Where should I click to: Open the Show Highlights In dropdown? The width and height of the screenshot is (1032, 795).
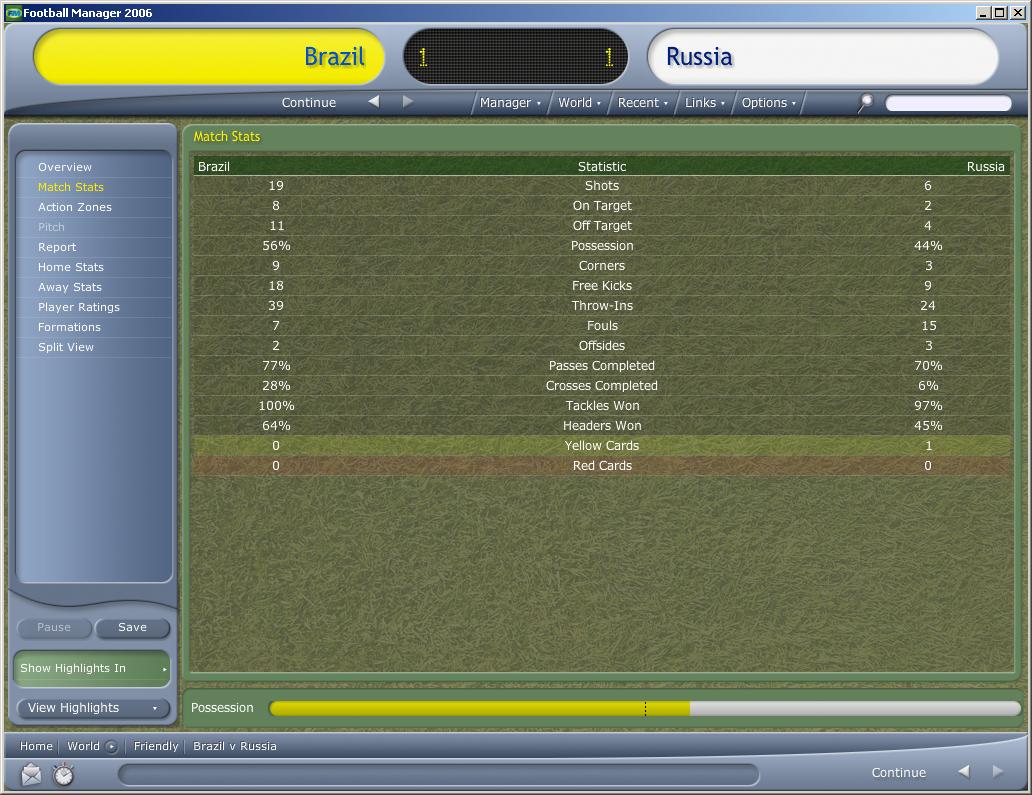[x=92, y=668]
